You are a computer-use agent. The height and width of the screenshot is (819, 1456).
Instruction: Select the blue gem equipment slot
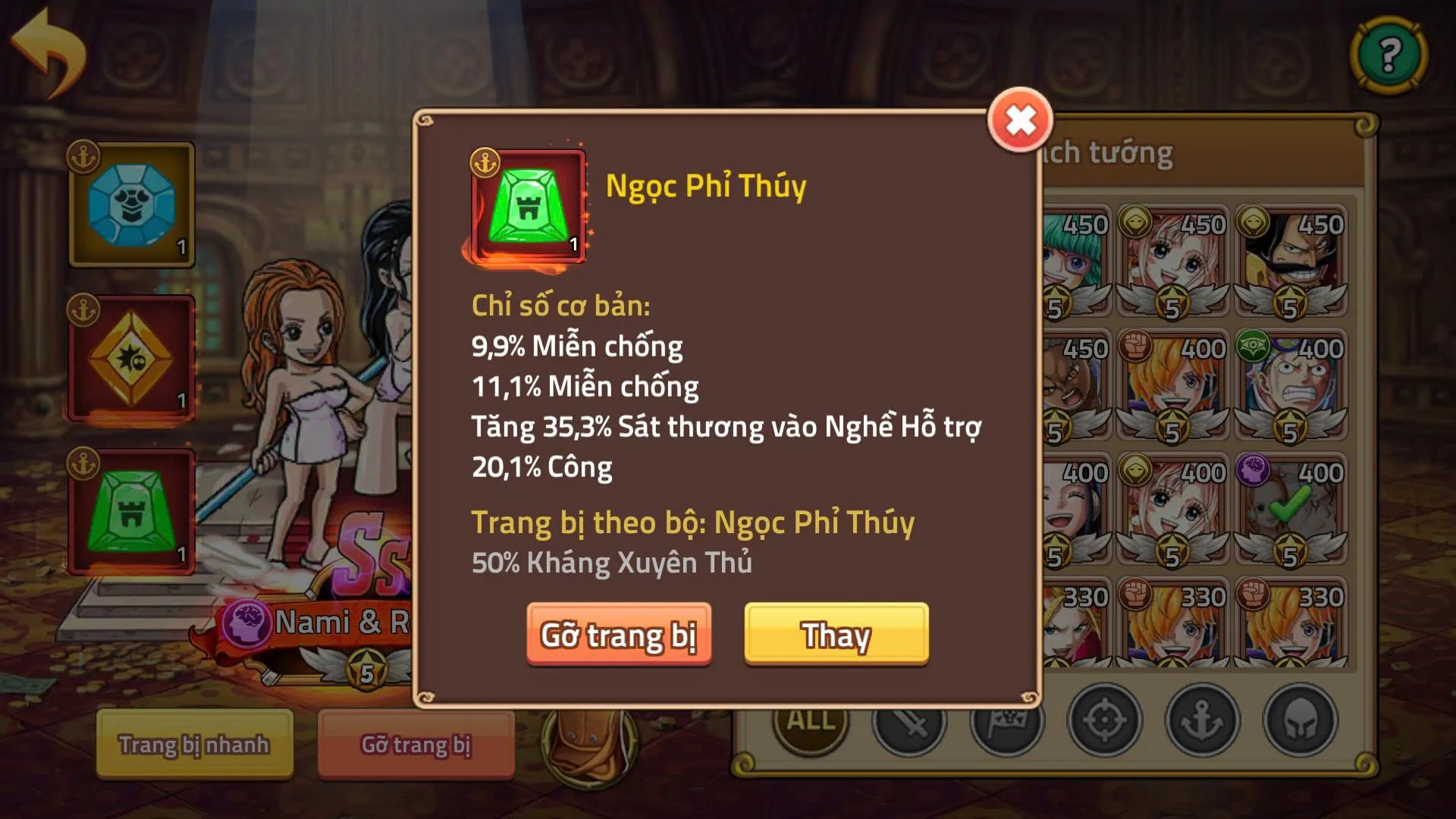(130, 206)
